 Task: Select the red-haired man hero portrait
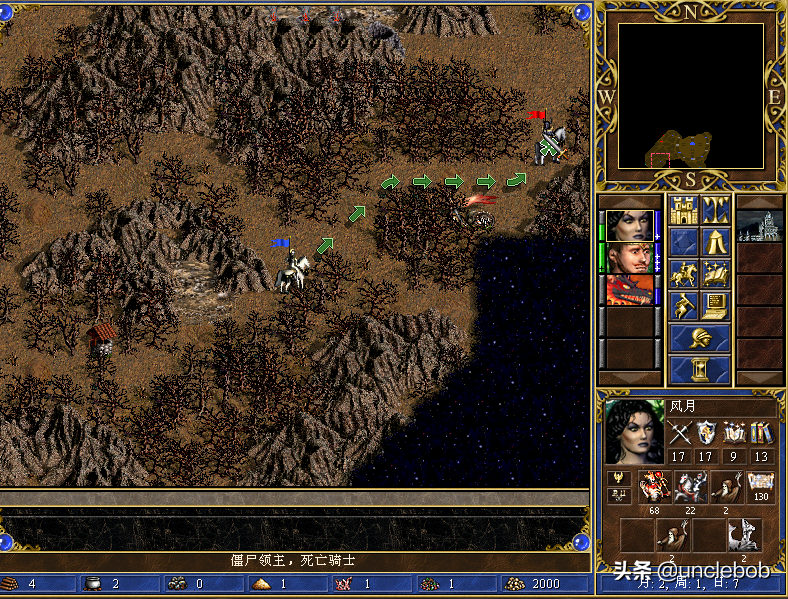[x=630, y=258]
